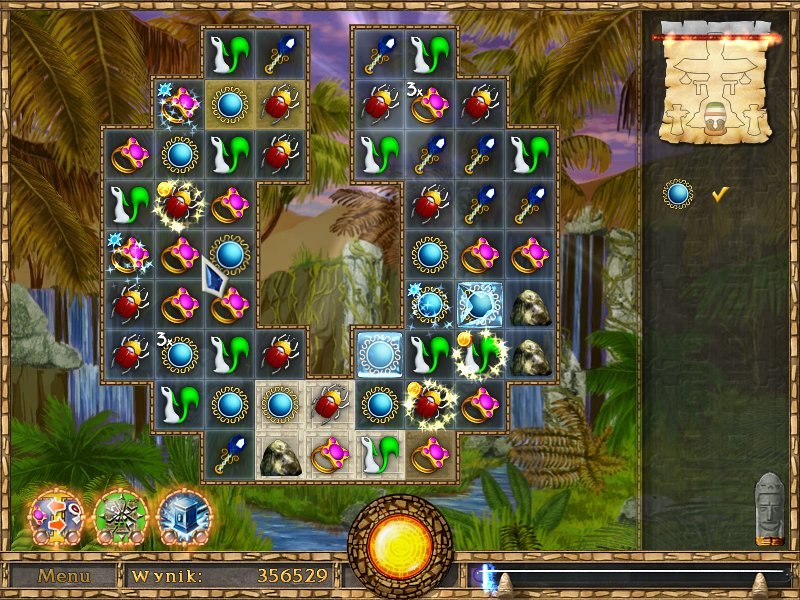Use the green shatter power-up
This screenshot has width=800, height=600.
tap(120, 513)
